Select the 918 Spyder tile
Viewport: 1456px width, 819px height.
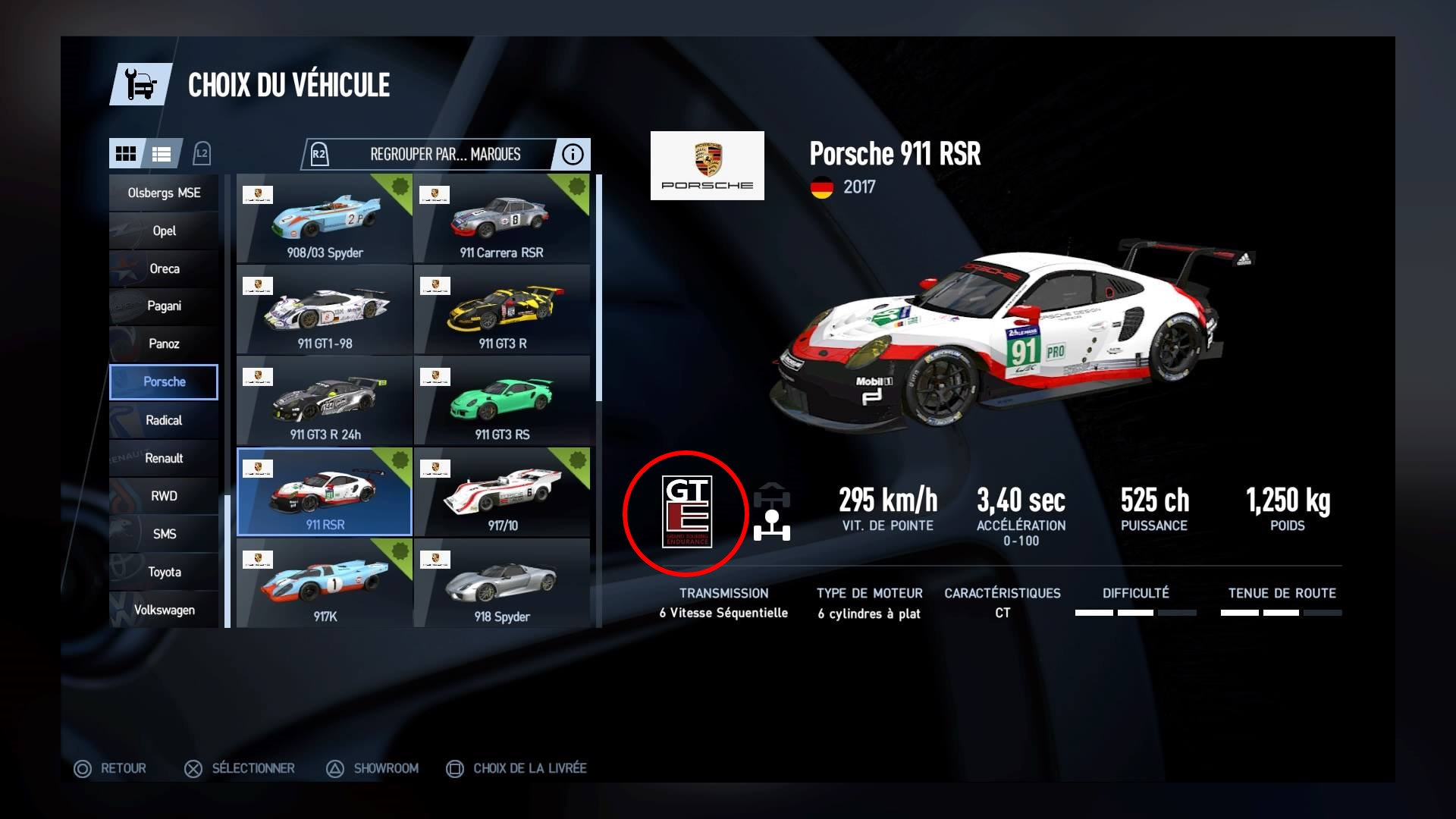click(501, 583)
